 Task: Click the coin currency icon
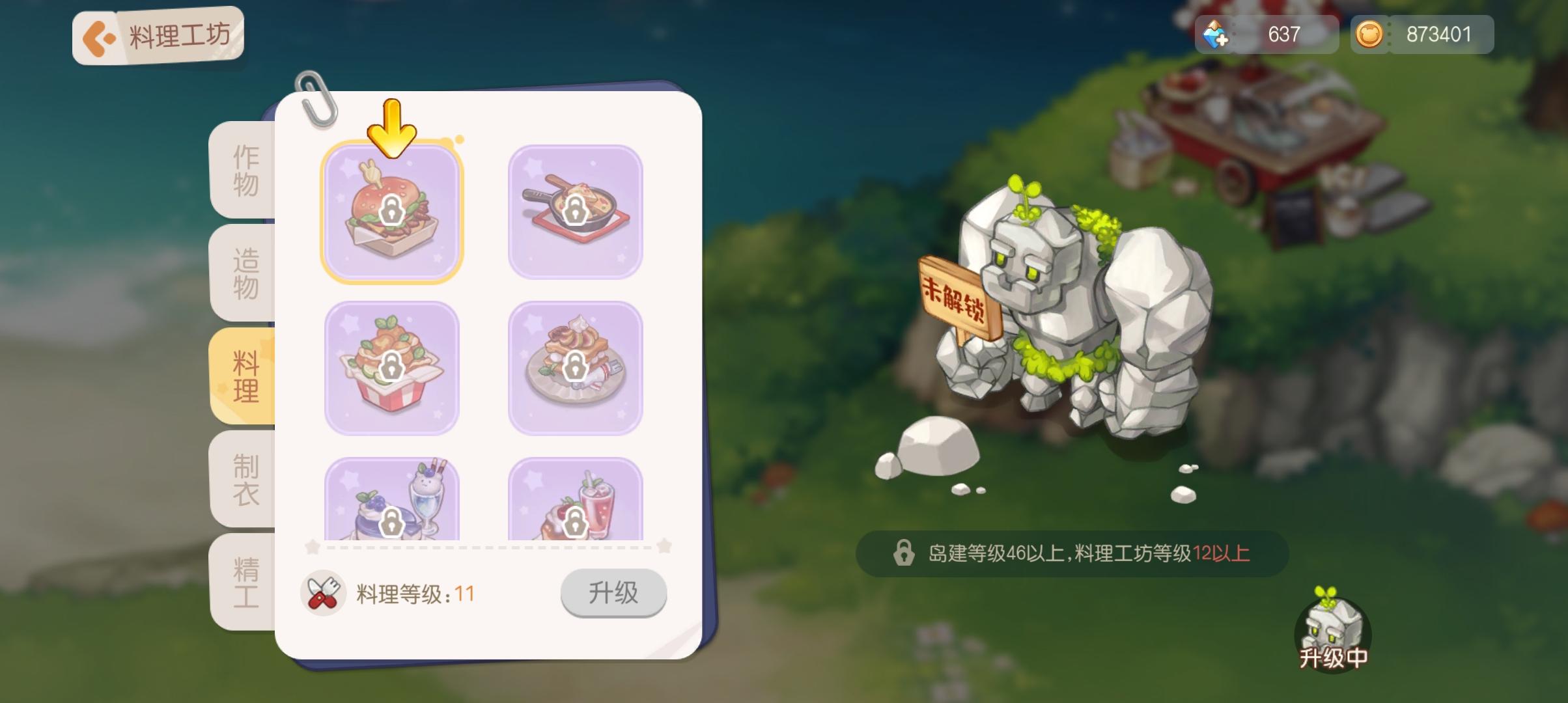pyautogui.click(x=1370, y=35)
